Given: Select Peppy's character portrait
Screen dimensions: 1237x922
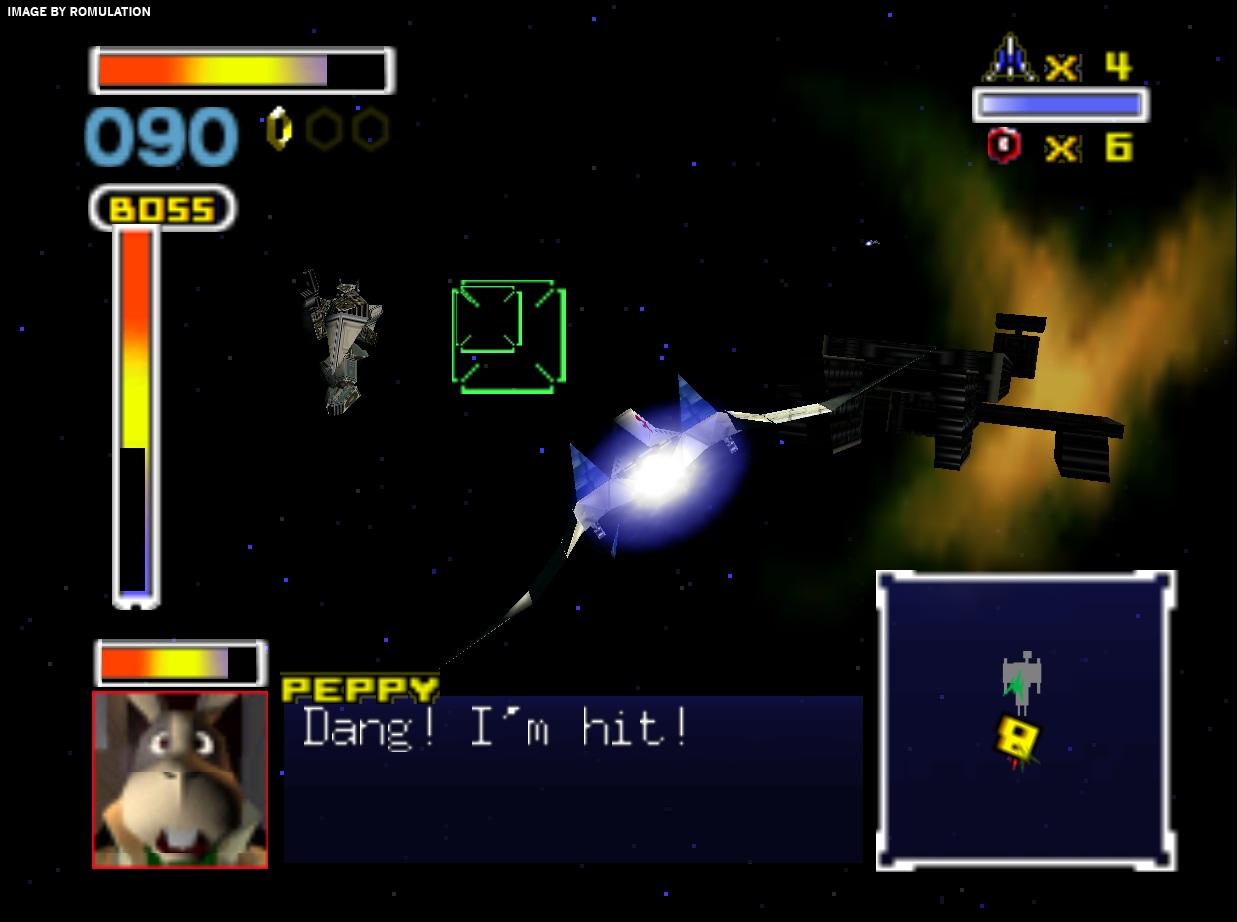Looking at the screenshot, I should click(180, 779).
